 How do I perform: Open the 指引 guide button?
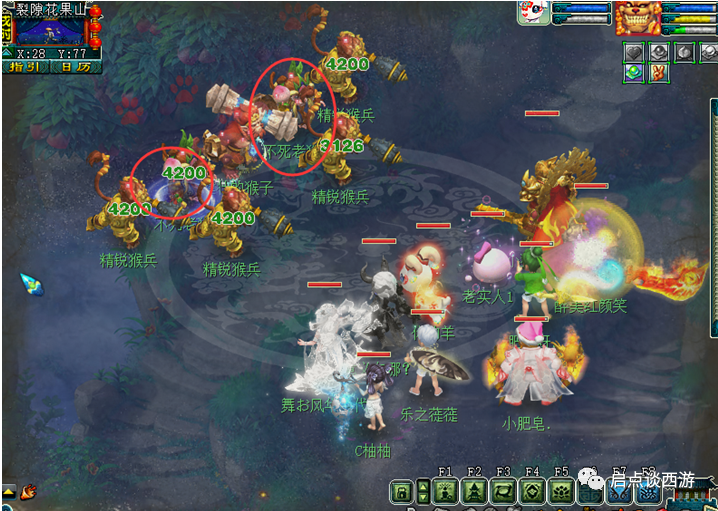pyautogui.click(x=26, y=67)
